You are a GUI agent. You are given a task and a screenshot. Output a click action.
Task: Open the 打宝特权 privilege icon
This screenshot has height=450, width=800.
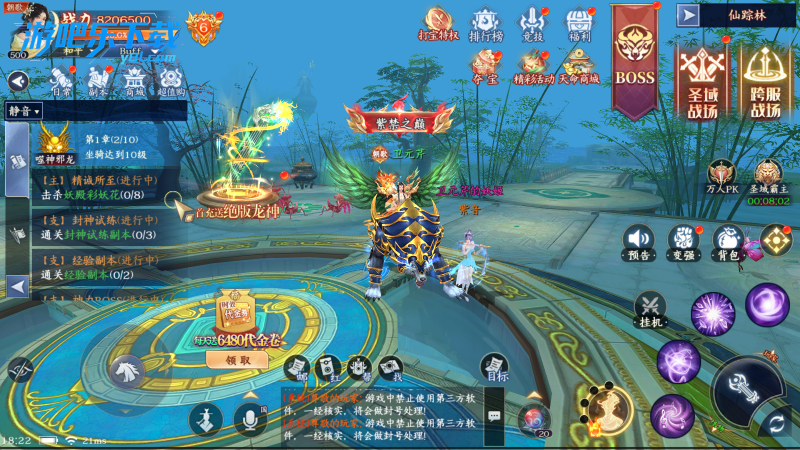[438, 23]
